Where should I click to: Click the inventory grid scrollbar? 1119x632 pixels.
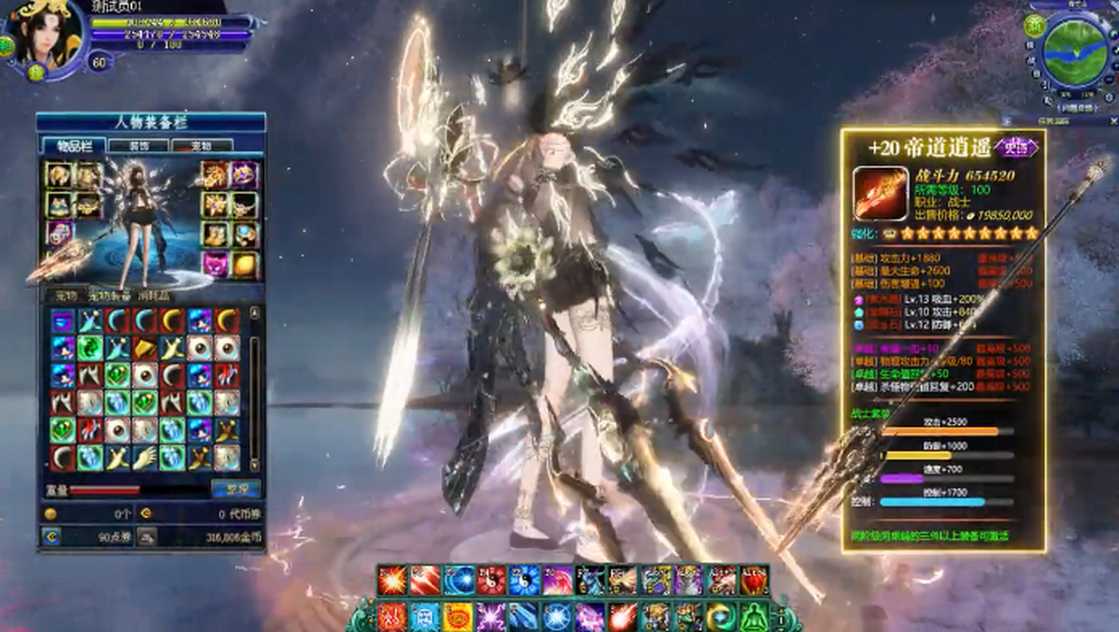click(x=254, y=390)
